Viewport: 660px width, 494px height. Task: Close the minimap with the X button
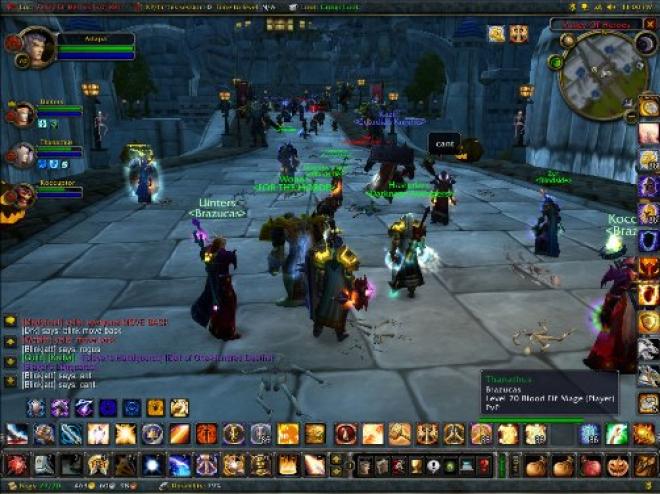pyautogui.click(x=651, y=25)
